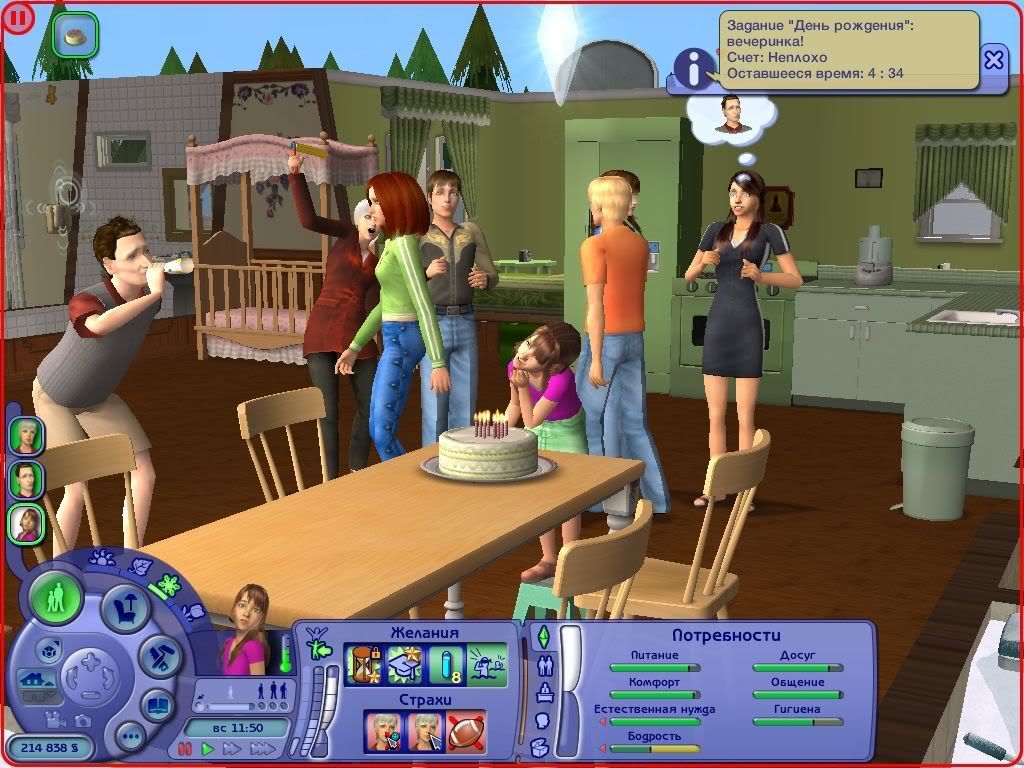Select the graduation cap want in Желания
This screenshot has height=768, width=1024.
(x=403, y=664)
